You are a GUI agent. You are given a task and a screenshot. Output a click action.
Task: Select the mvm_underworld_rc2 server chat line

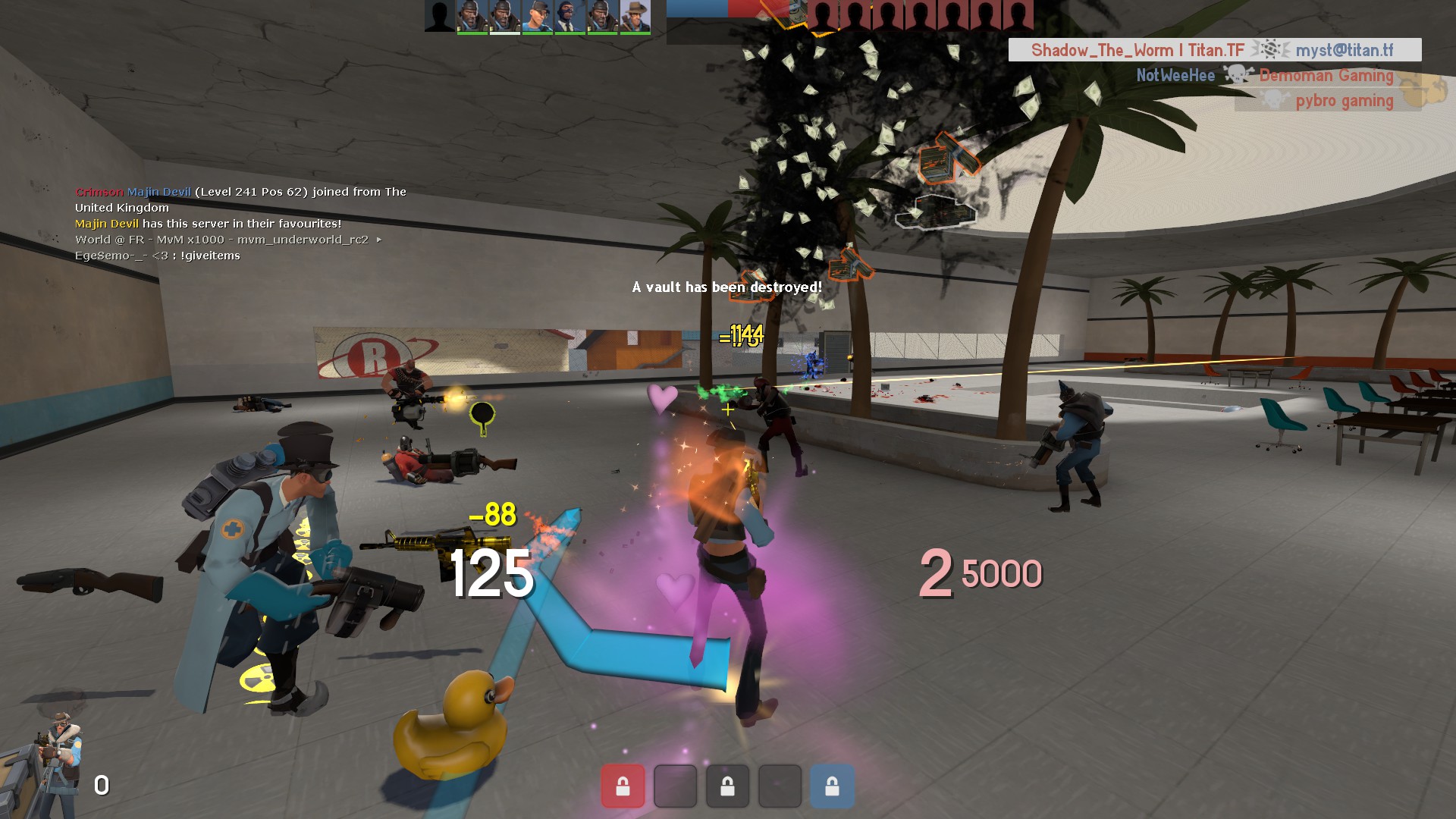tap(227, 240)
